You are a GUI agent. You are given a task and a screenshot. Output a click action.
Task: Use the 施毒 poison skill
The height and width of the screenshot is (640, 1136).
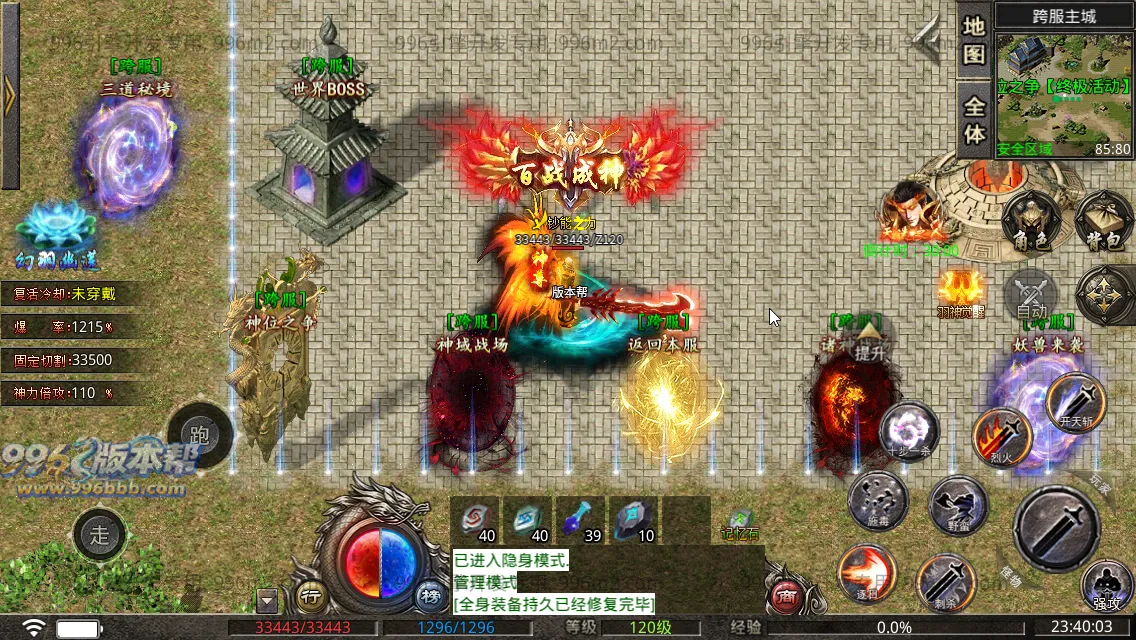[x=878, y=500]
